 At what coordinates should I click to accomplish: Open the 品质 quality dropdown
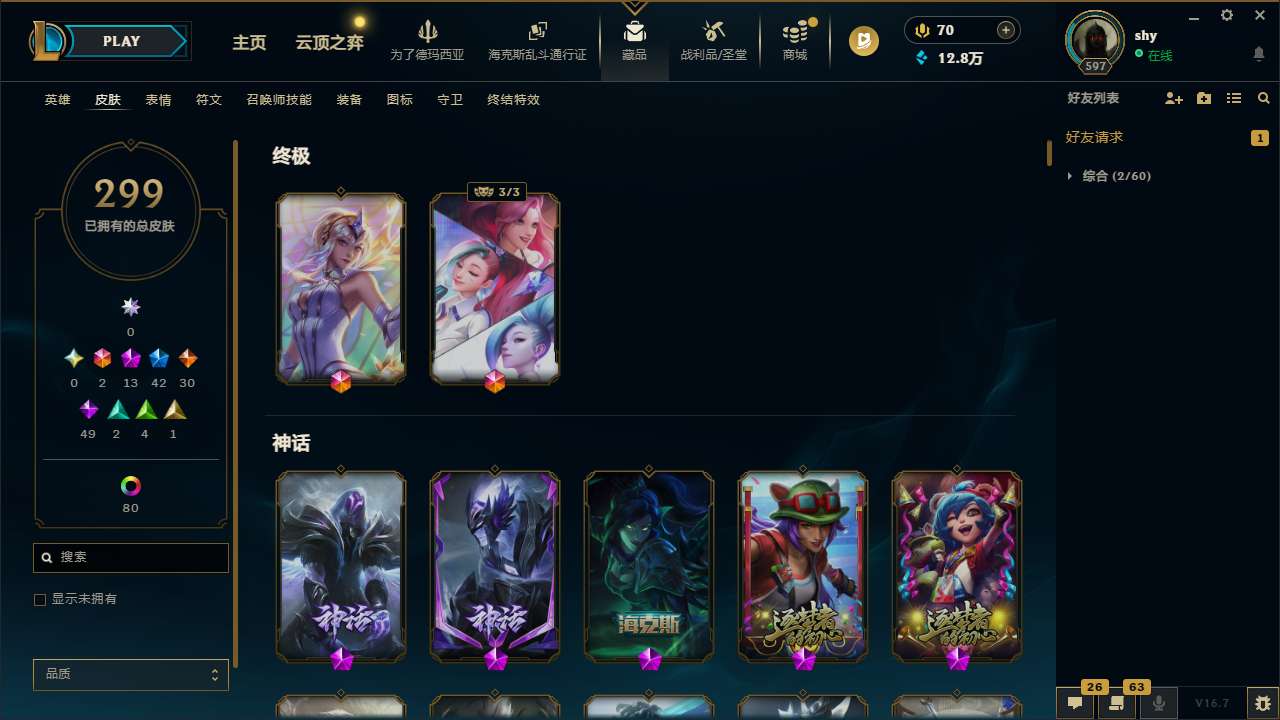[x=130, y=674]
